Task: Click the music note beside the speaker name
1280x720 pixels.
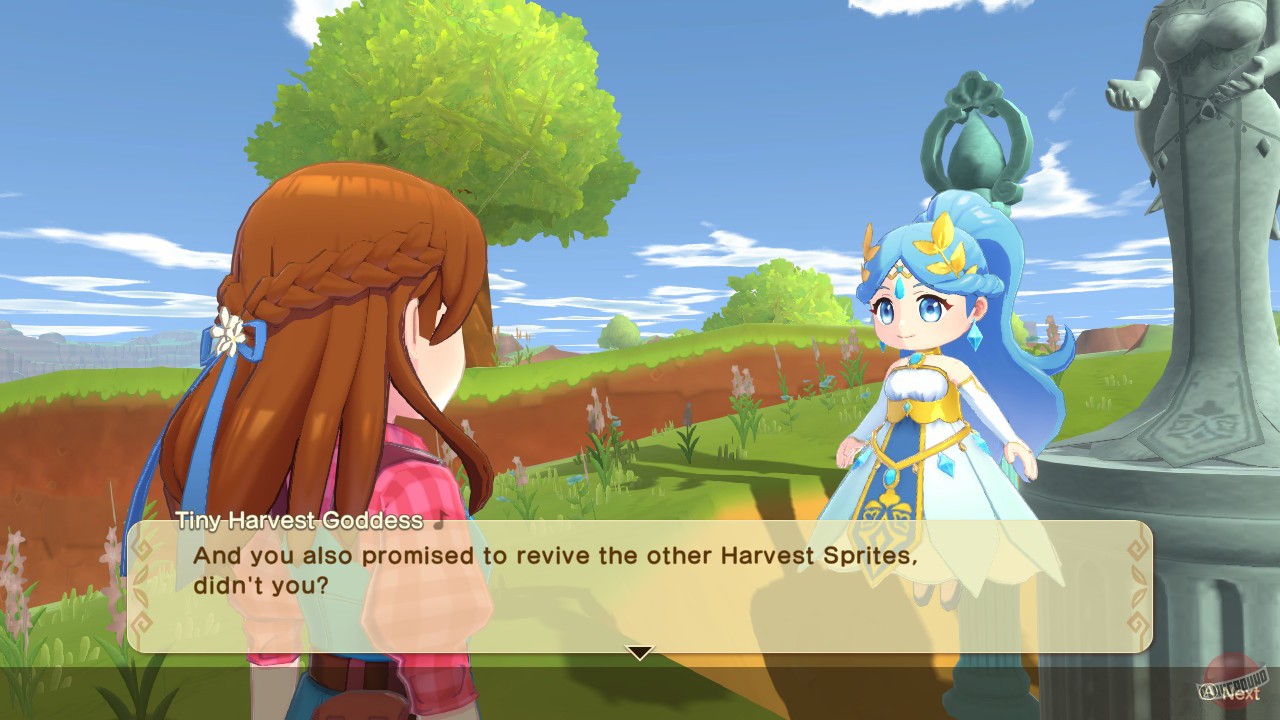Action: pos(440,519)
